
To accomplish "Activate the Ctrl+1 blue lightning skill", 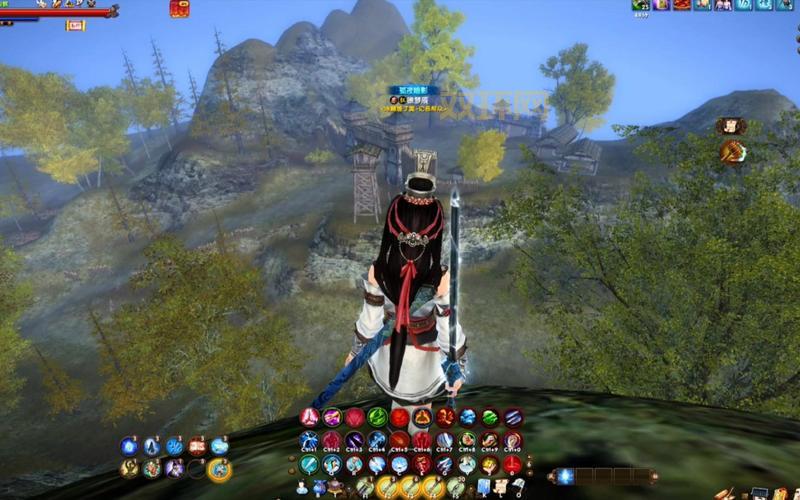I will (x=309, y=440).
